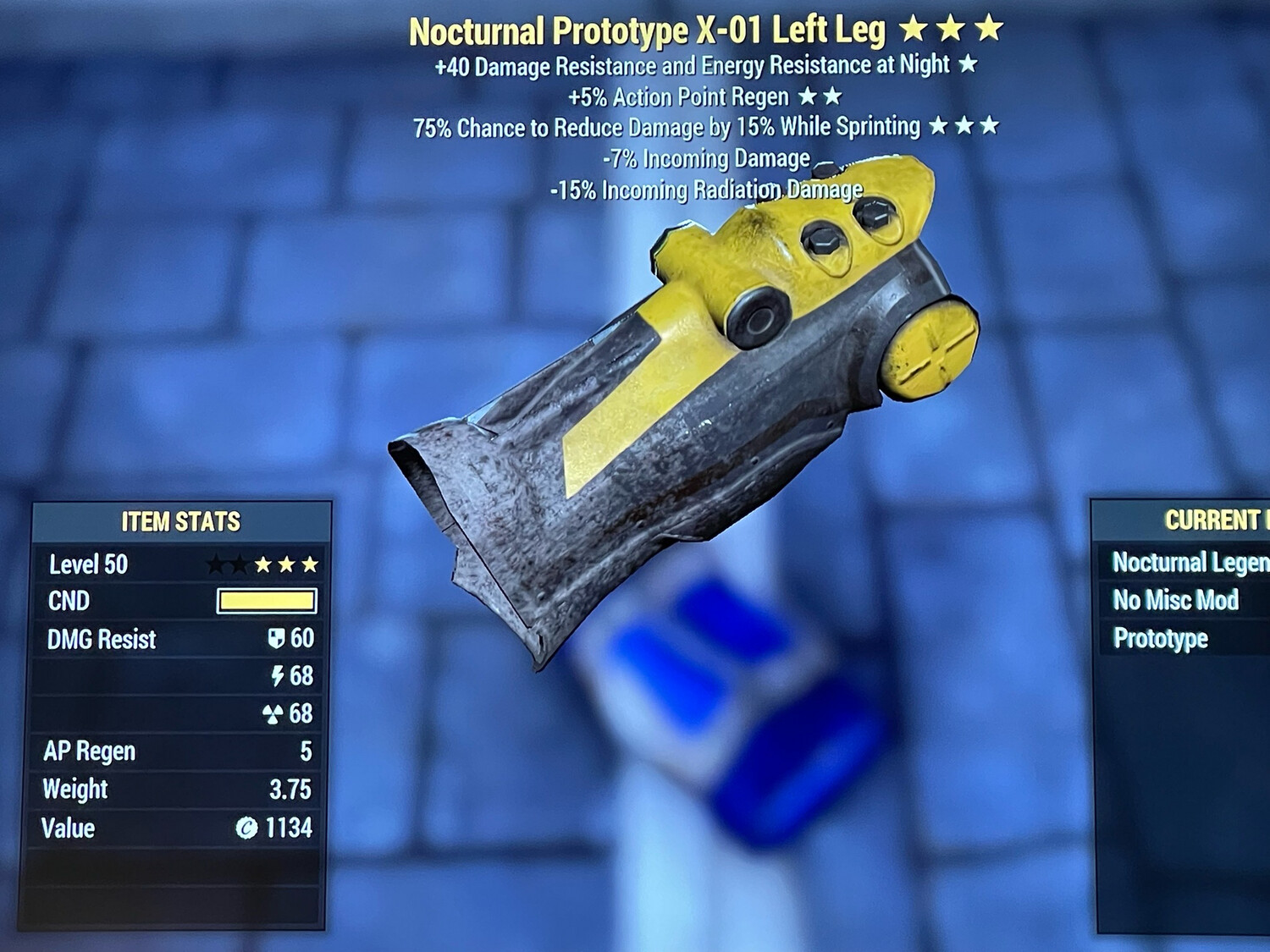Toggle the Prototype mod entry

(1160, 638)
